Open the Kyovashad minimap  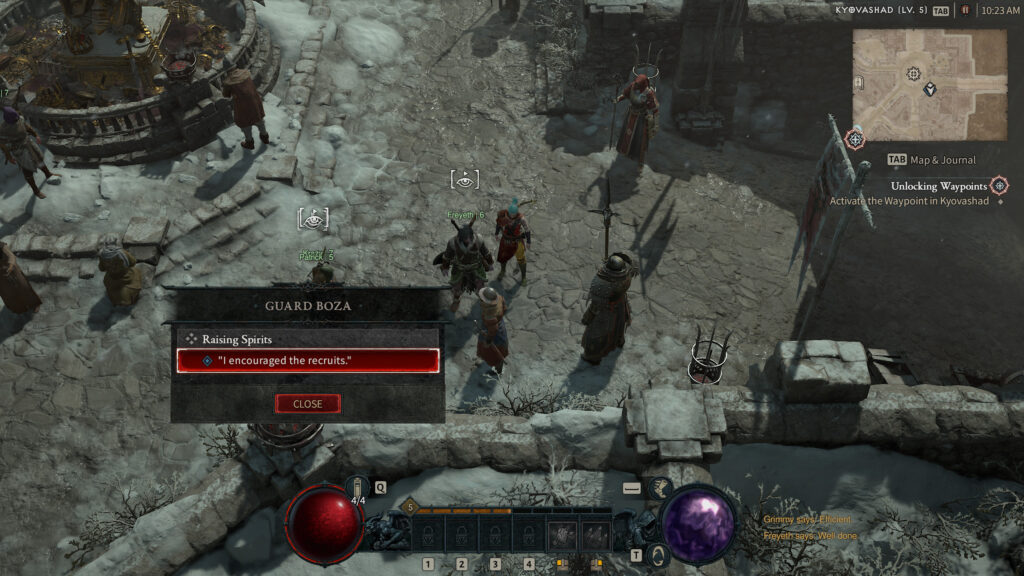929,84
